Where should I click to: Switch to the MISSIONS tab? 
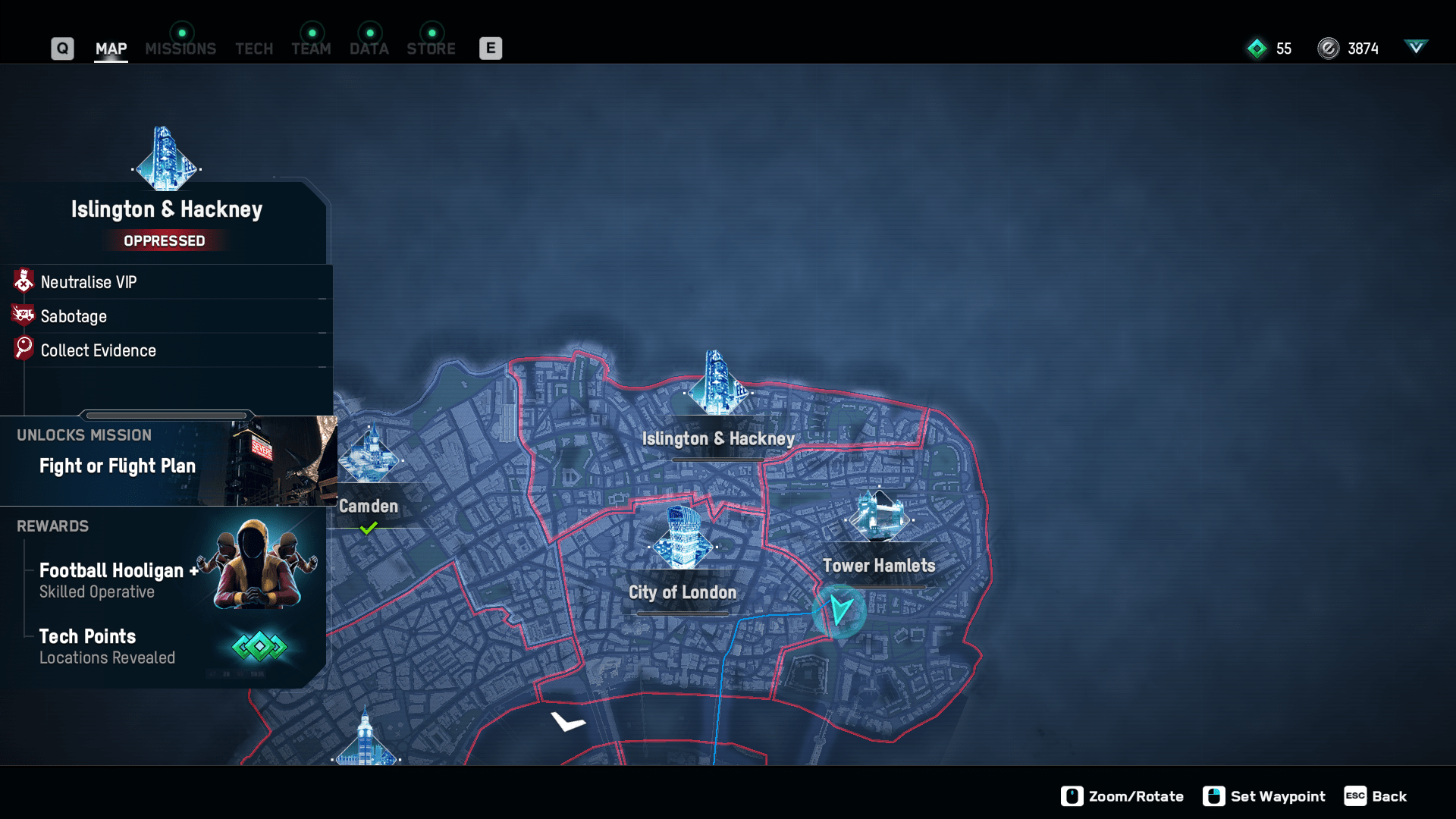180,49
